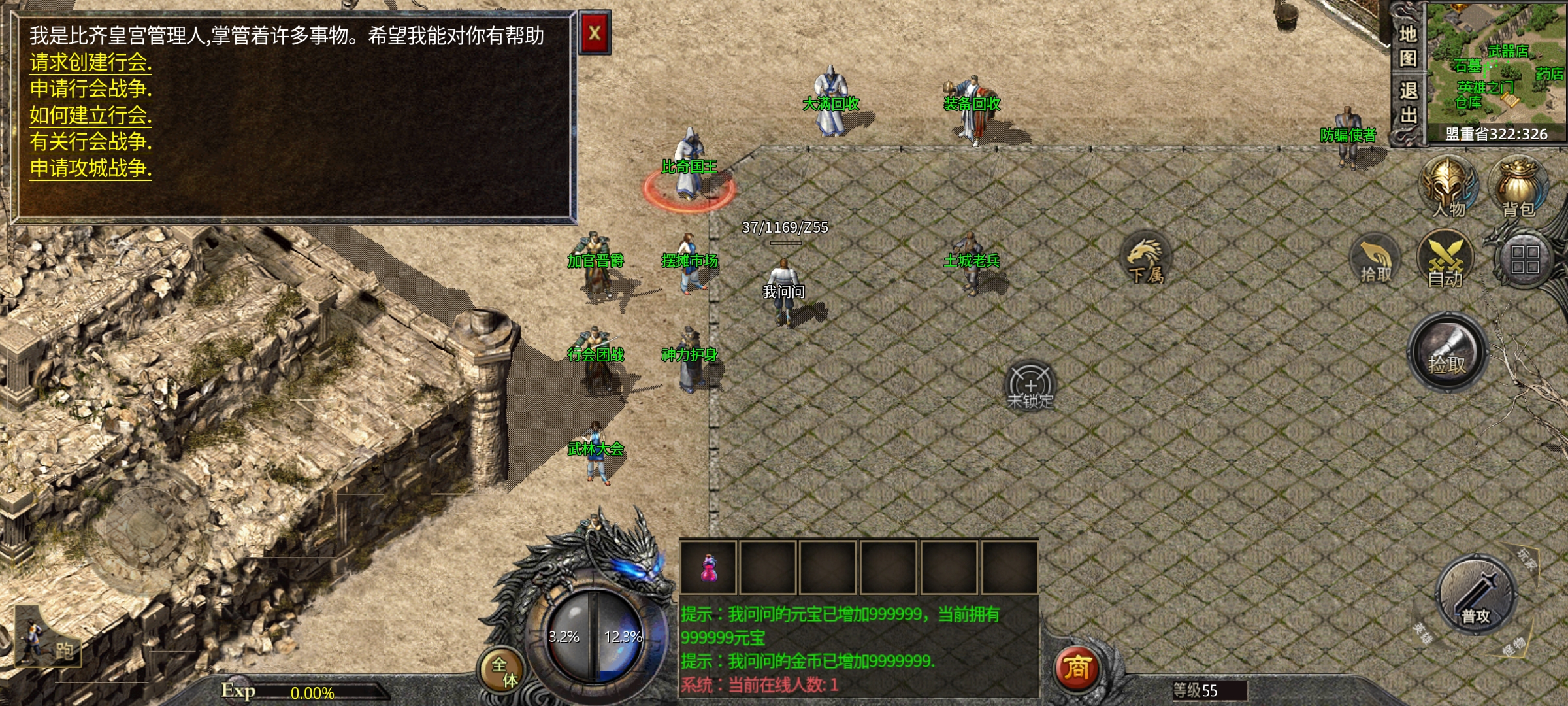Image resolution: width=1568 pixels, height=706 pixels.
Task: Choose 申请攻城战争 dialogue option
Action: tap(90, 169)
